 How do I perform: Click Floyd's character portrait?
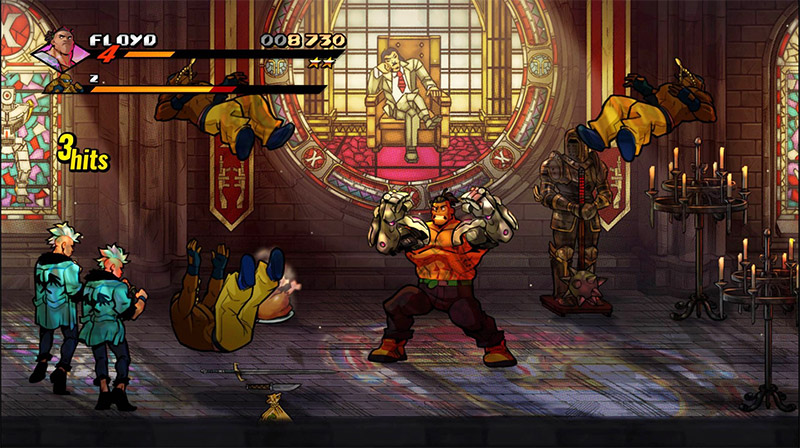click(x=60, y=50)
